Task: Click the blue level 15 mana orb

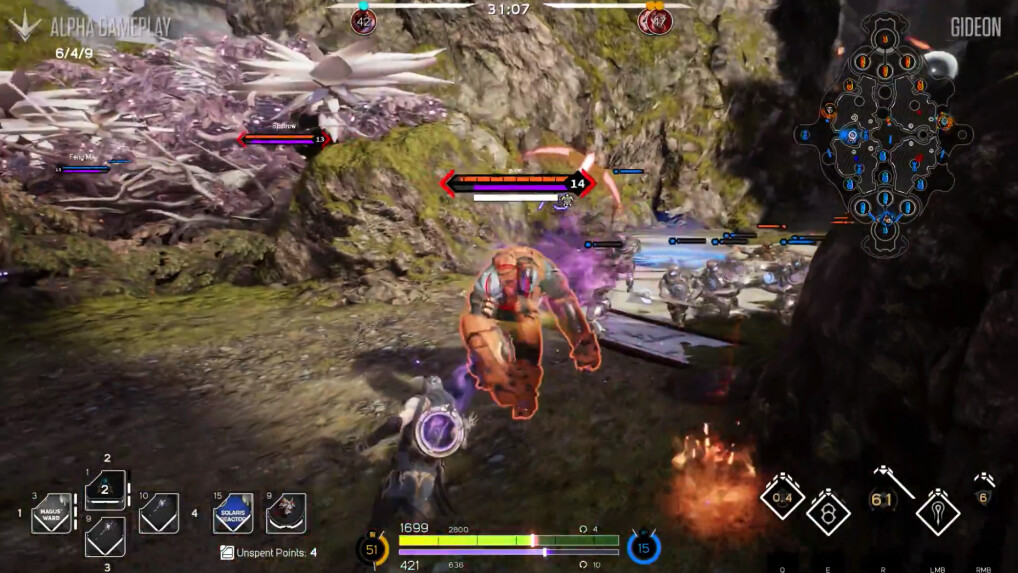Action: pyautogui.click(x=644, y=547)
